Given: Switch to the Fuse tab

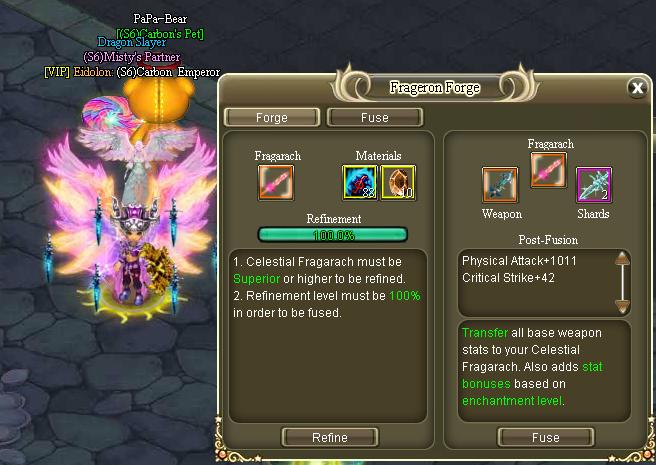Looking at the screenshot, I should 375,117.
